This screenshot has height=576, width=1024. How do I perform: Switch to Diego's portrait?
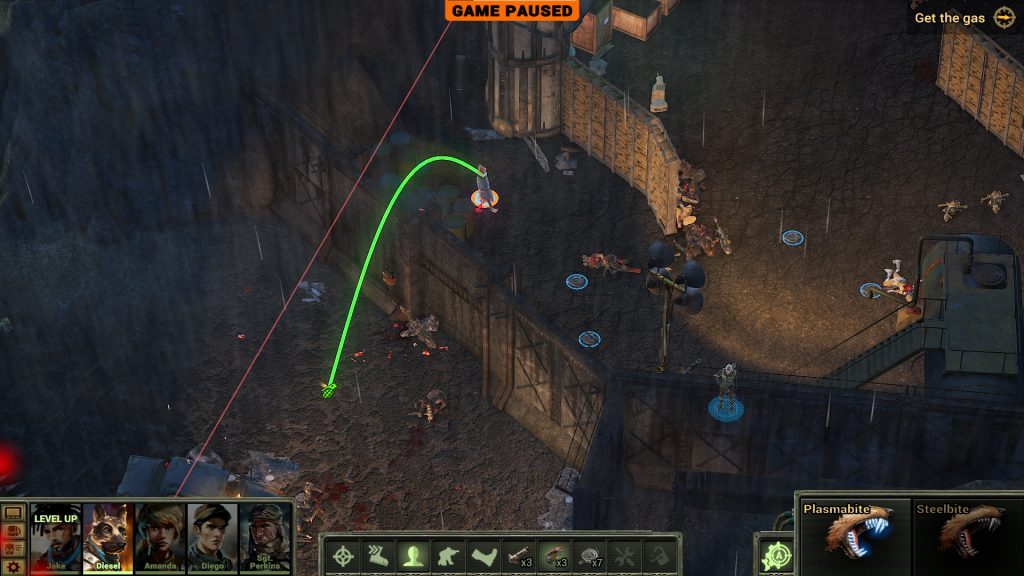pos(212,537)
